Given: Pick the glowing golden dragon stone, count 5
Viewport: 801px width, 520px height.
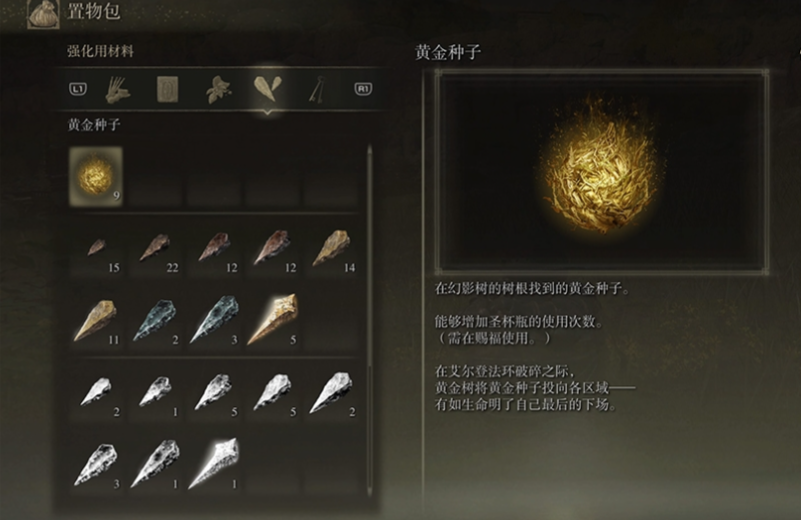Looking at the screenshot, I should pyautogui.click(x=271, y=320).
